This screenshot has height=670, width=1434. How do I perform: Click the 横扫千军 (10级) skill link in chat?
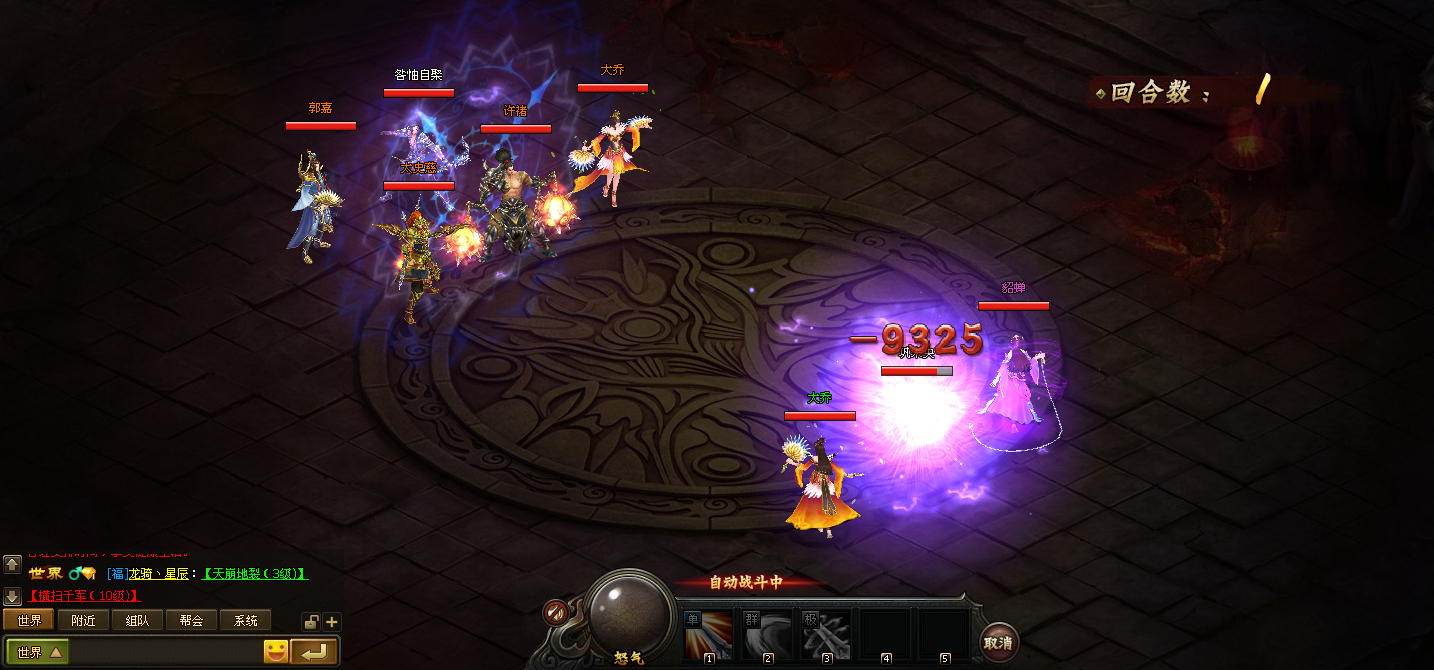(x=84, y=596)
